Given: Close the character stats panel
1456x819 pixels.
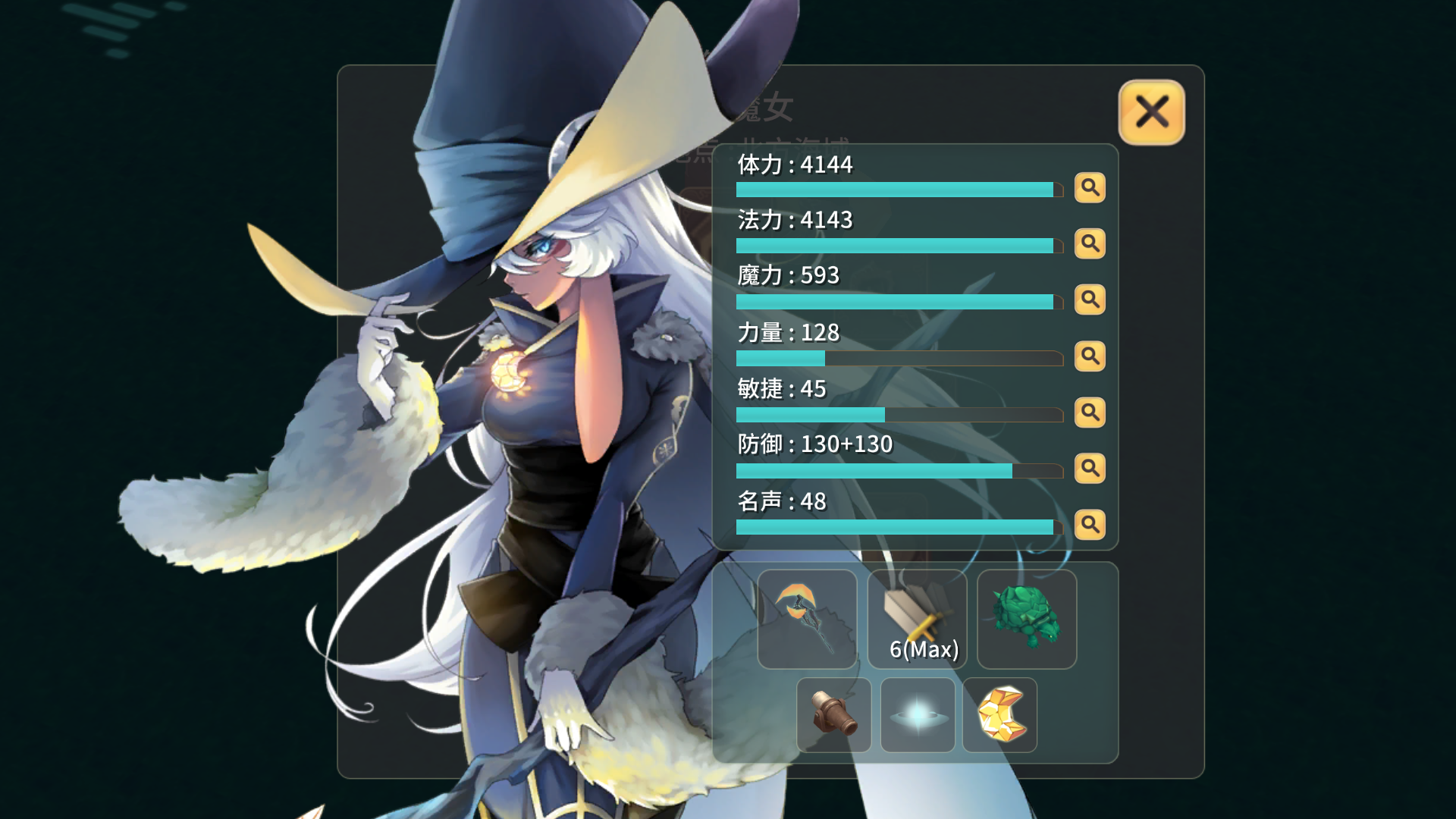Looking at the screenshot, I should click(x=1150, y=112).
